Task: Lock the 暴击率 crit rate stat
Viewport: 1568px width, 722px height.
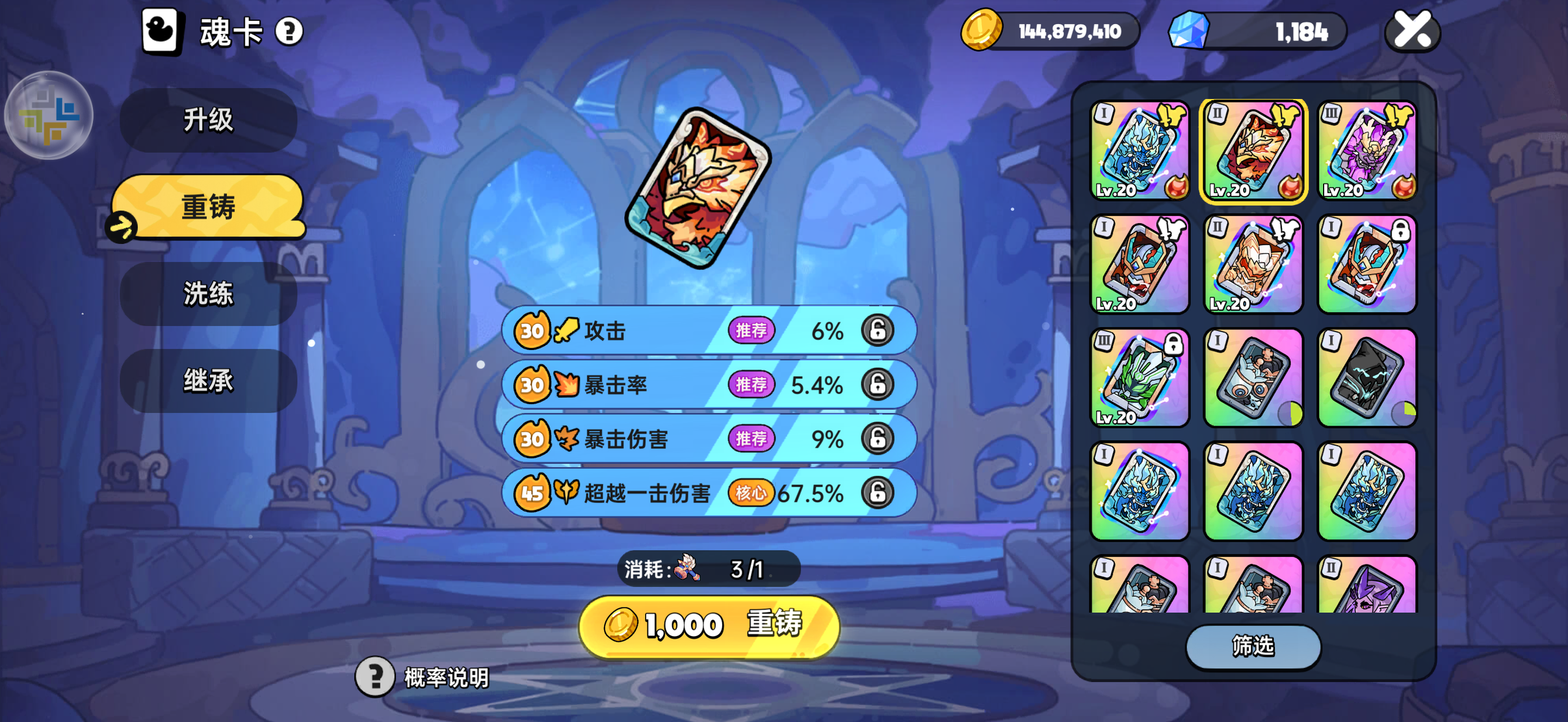Action: pos(878,384)
